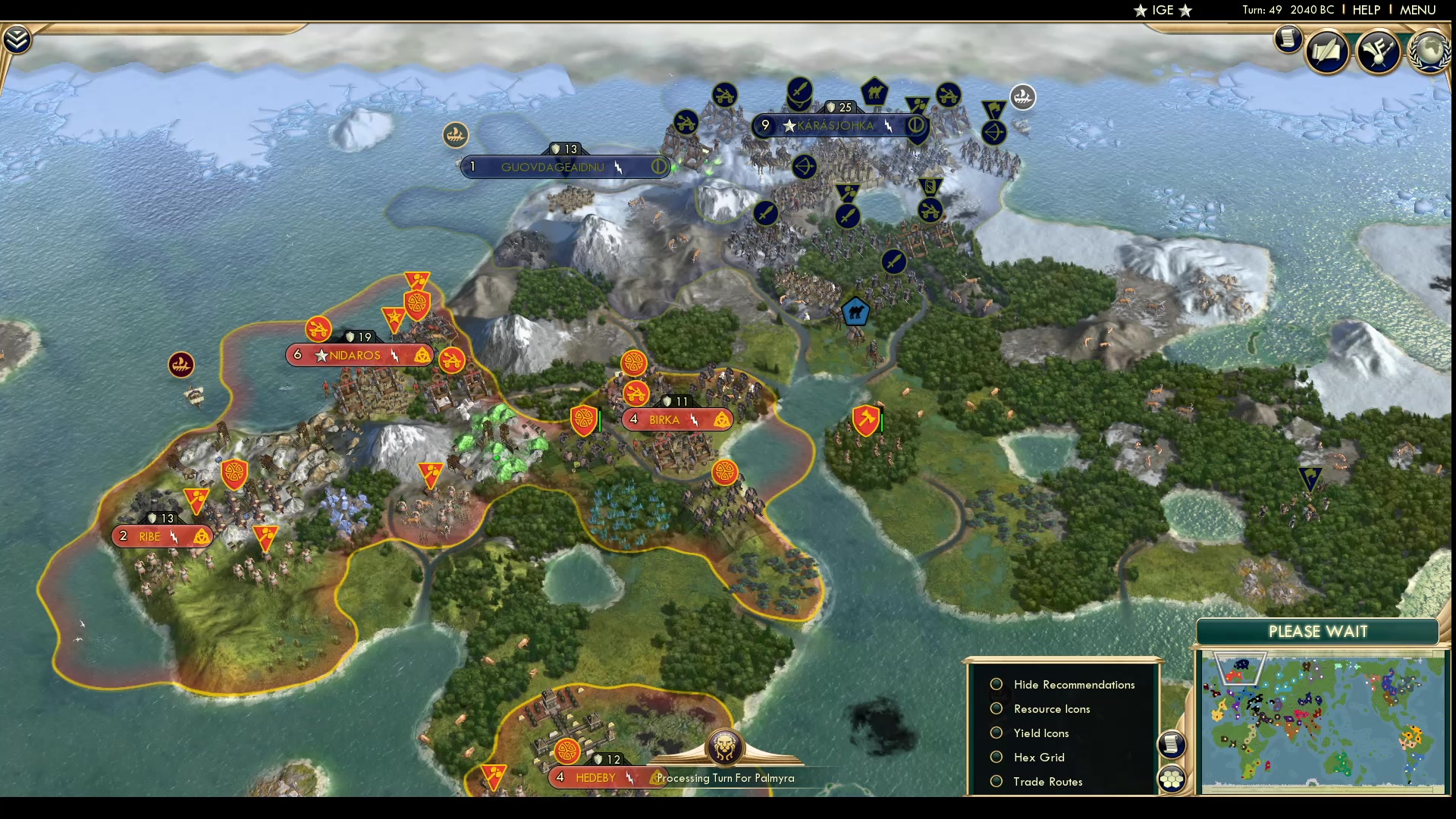Open map options with the scroll icon above minimap
Image resolution: width=1456 pixels, height=819 pixels.
(1172, 745)
